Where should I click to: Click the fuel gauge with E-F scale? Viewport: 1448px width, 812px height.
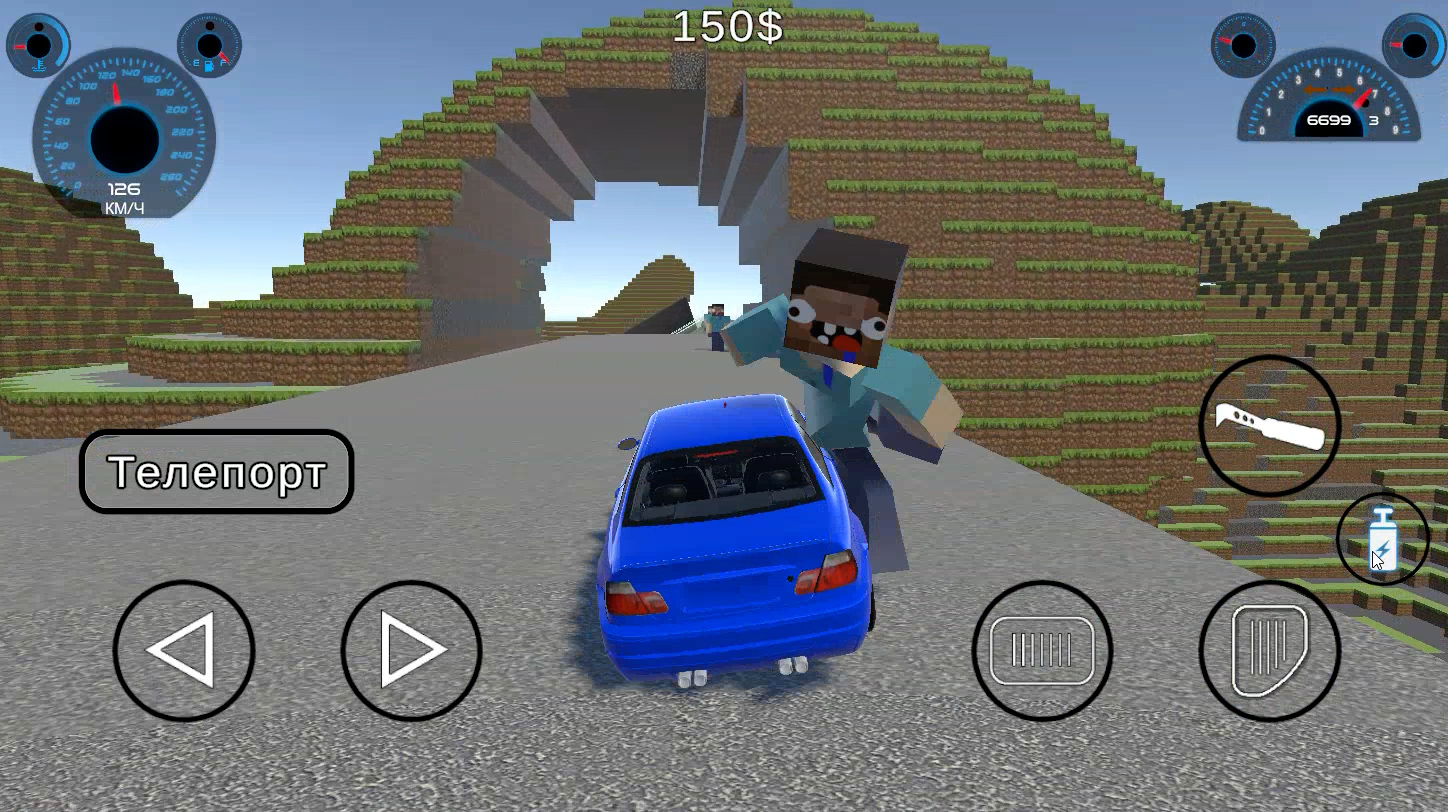pos(207,45)
